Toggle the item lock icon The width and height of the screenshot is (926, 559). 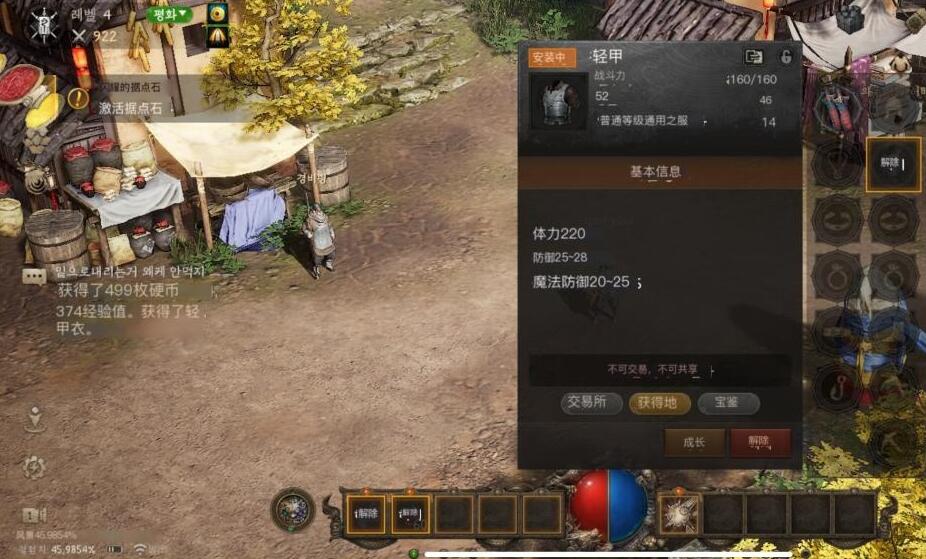click(x=786, y=57)
